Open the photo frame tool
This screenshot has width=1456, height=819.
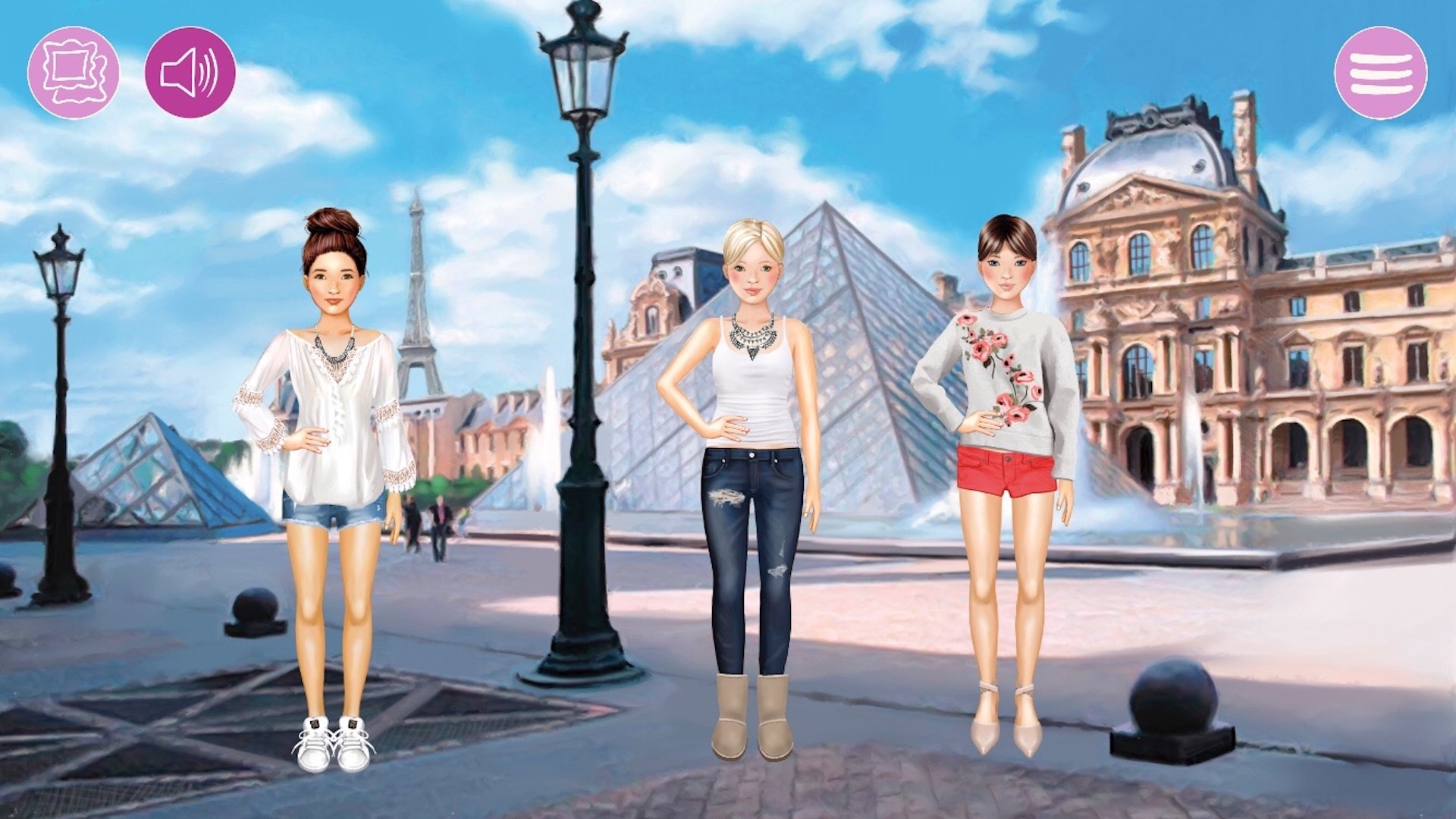pos(74,74)
